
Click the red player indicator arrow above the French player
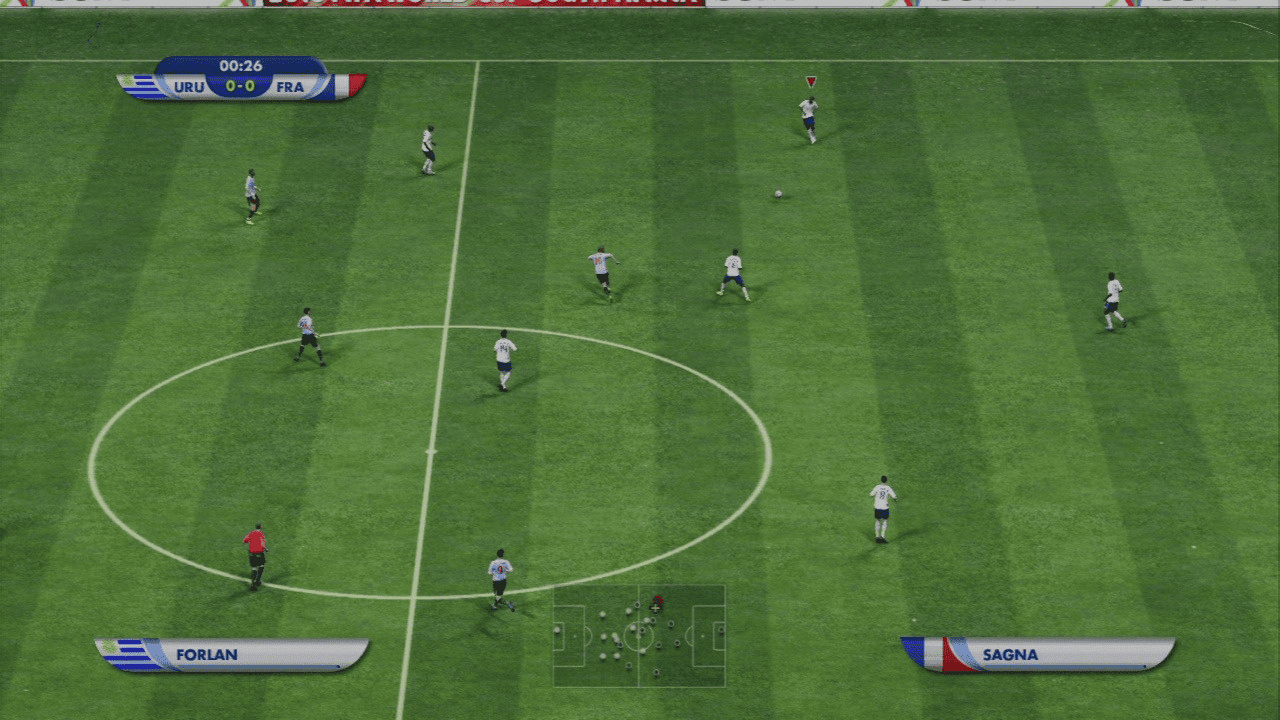pos(808,82)
